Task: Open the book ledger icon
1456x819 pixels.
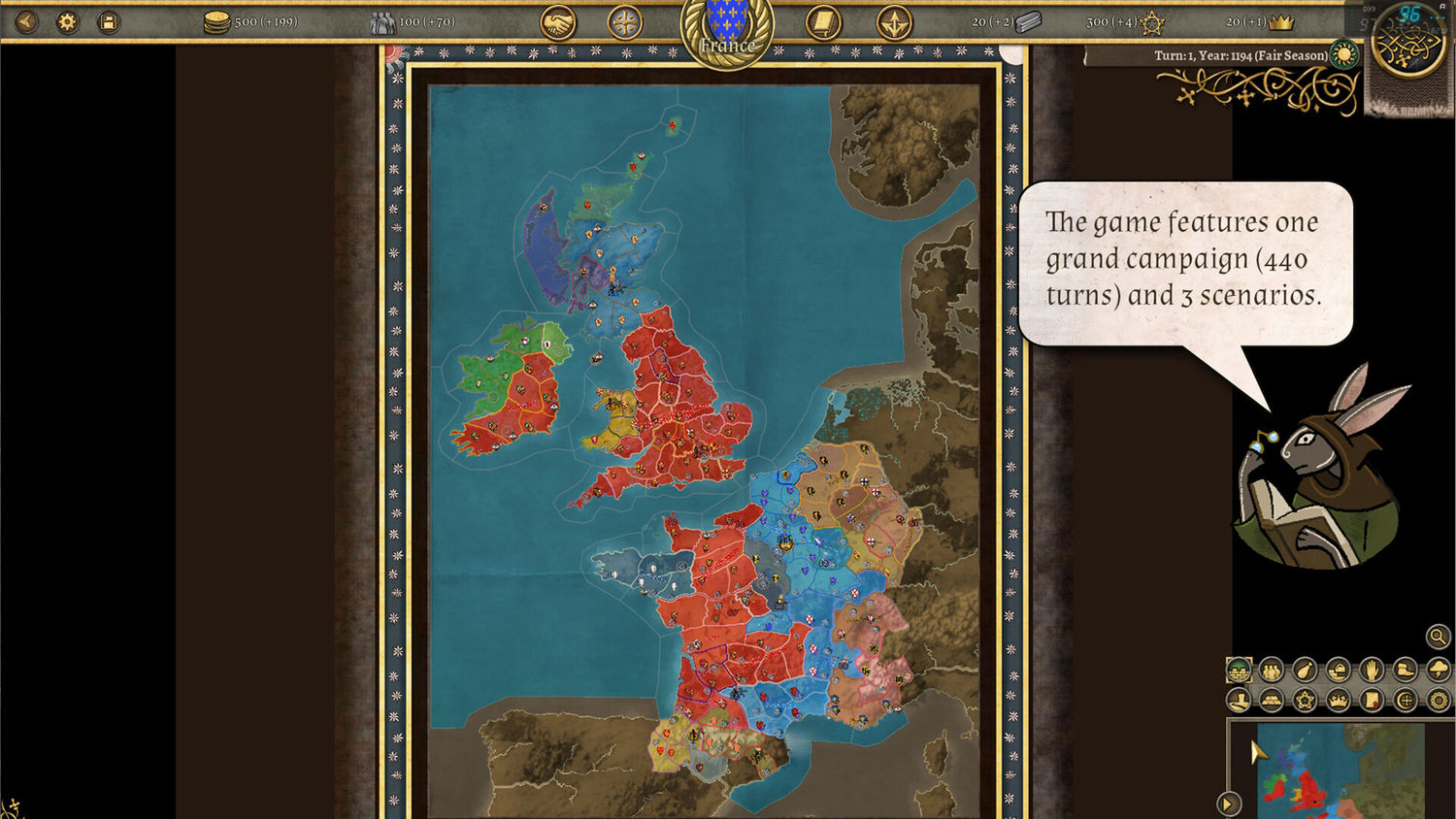Action: tap(823, 22)
